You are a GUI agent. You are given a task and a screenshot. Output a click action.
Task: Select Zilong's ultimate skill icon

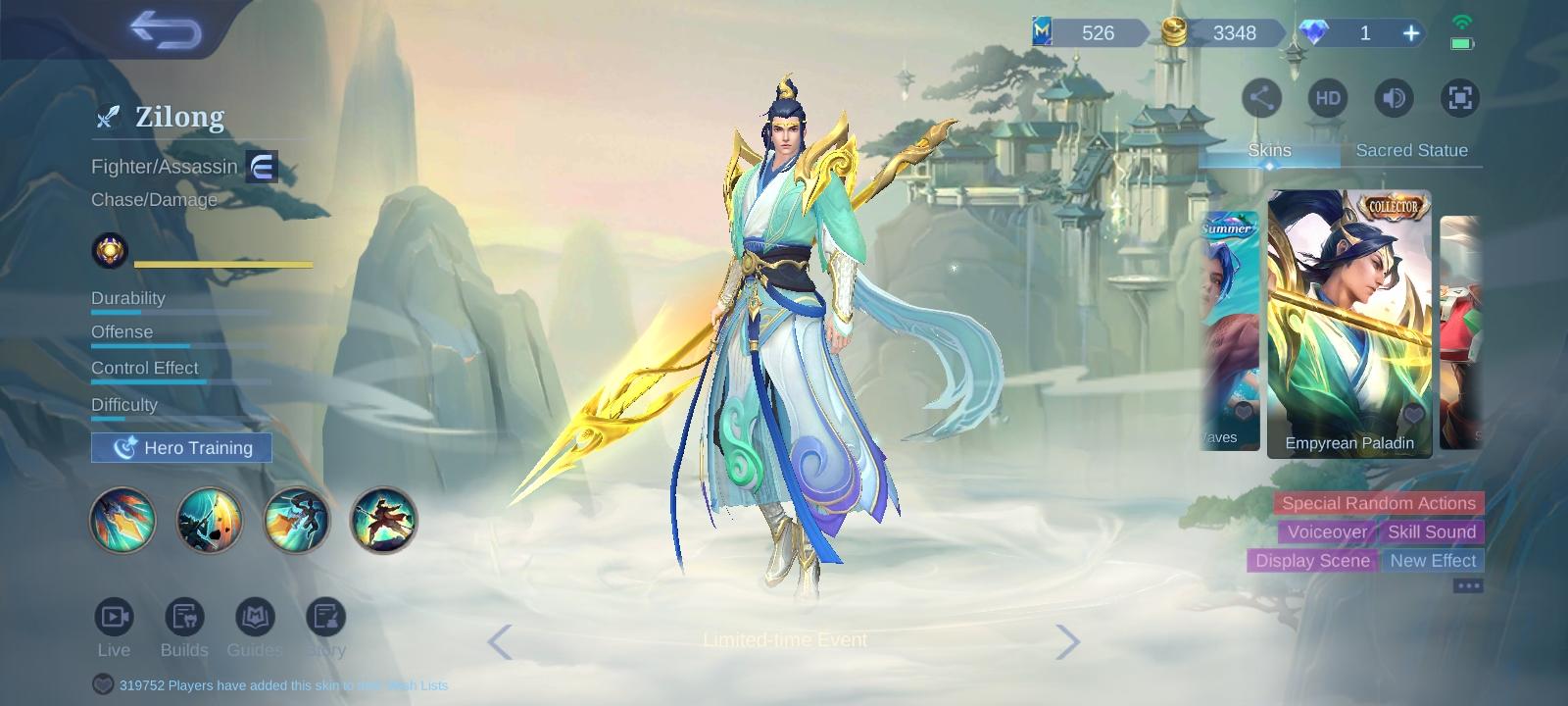tap(384, 521)
